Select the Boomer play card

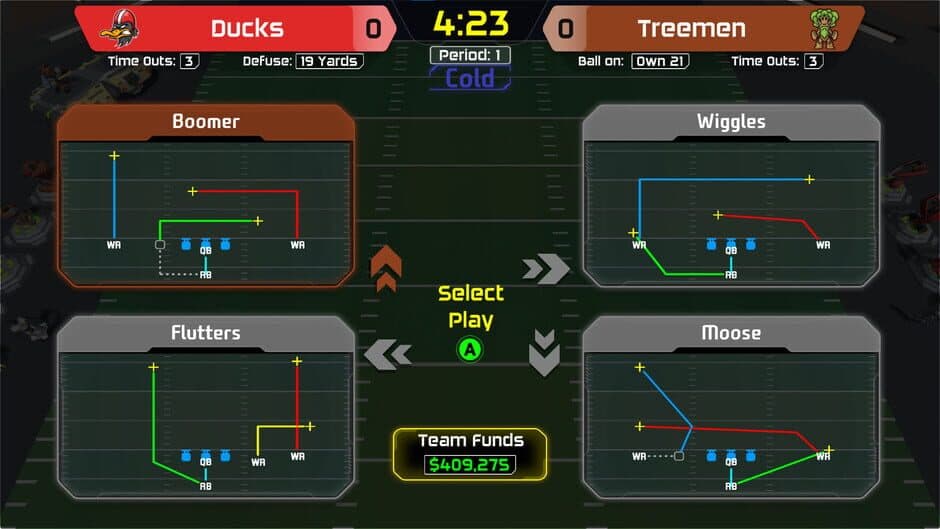(x=206, y=197)
